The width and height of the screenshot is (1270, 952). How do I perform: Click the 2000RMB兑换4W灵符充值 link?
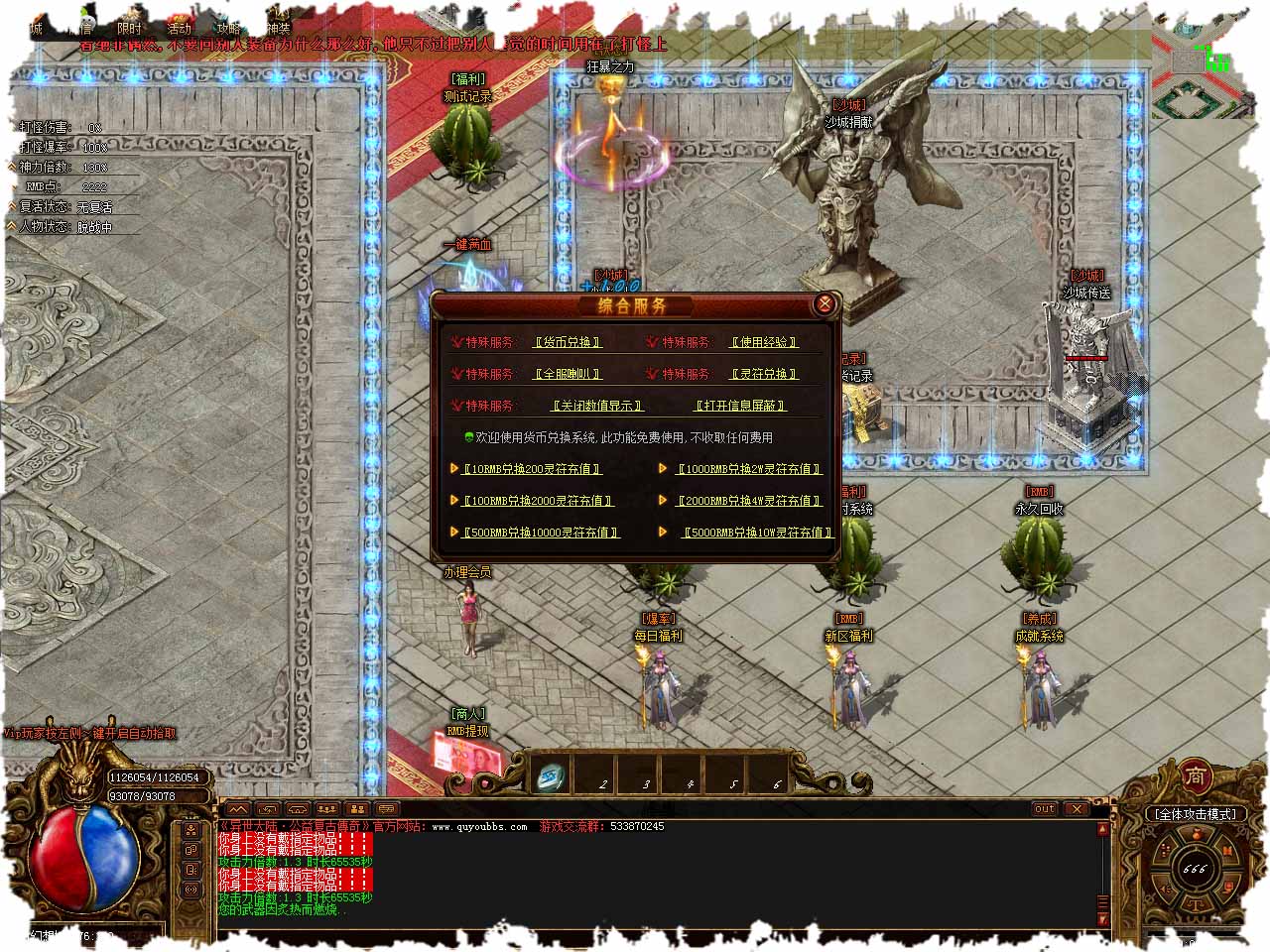(748, 501)
